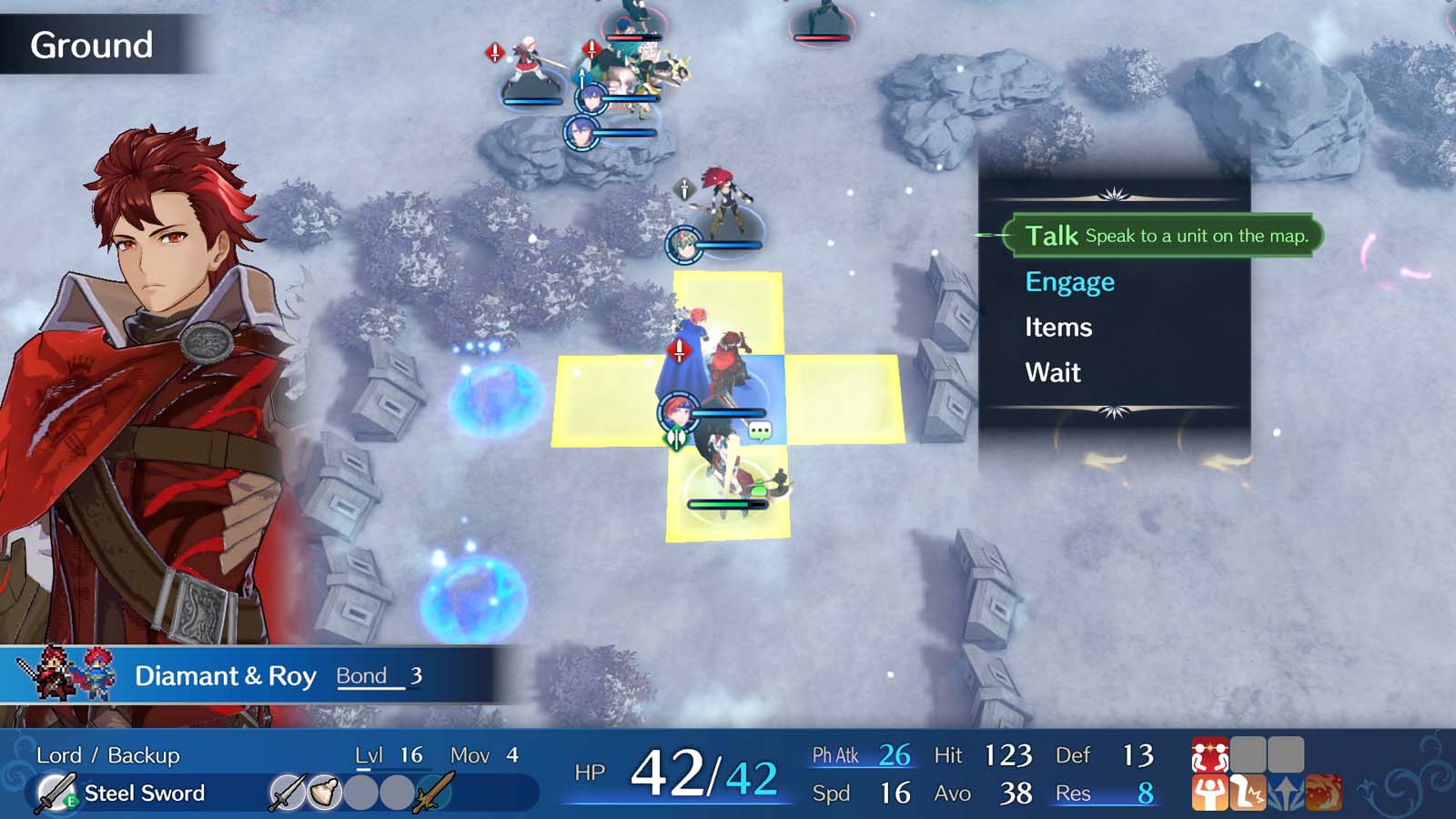
Task: Click the Ground terrain label
Action: coord(93,45)
